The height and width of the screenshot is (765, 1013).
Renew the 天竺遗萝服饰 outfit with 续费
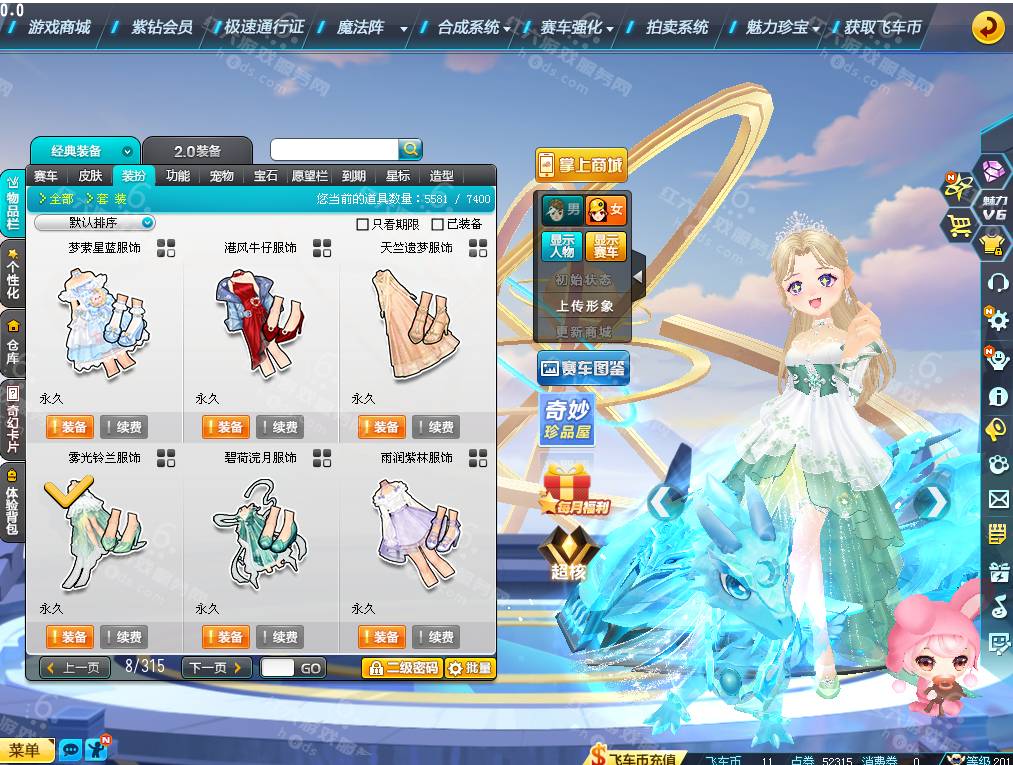435,427
